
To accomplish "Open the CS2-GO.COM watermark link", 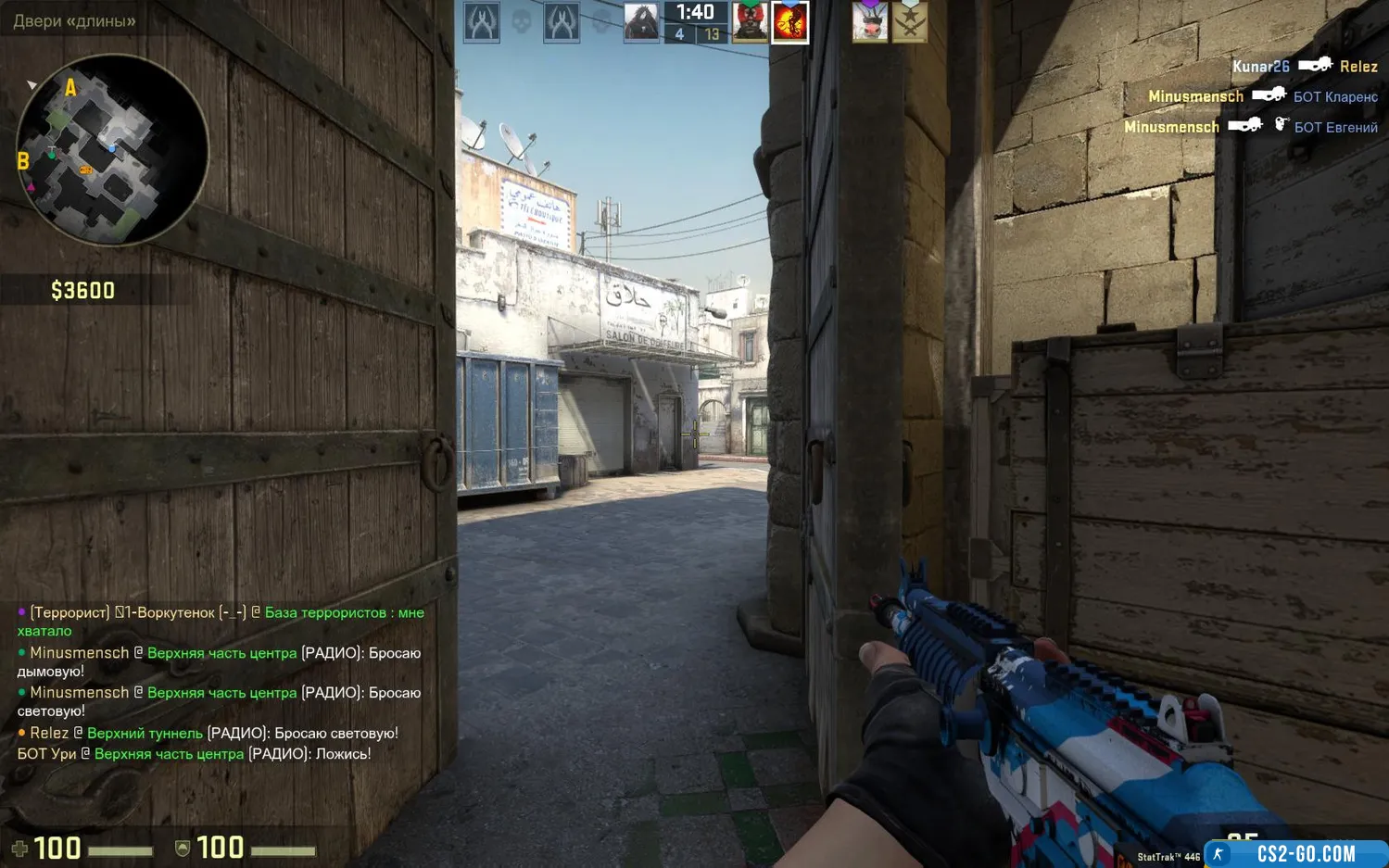I will [x=1305, y=853].
